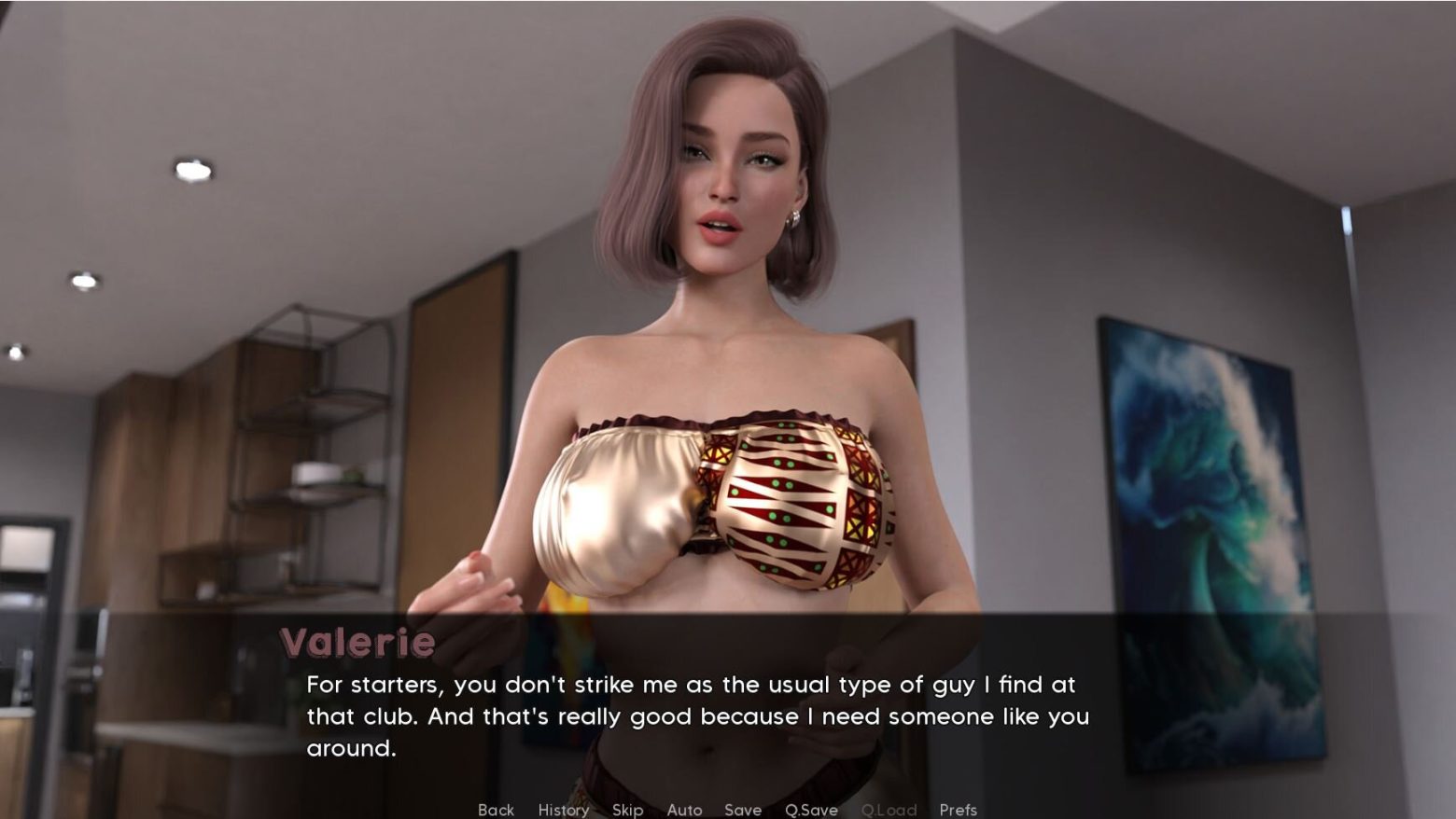The height and width of the screenshot is (819, 1456).
Task: Open the dialogue History log
Action: tap(563, 810)
